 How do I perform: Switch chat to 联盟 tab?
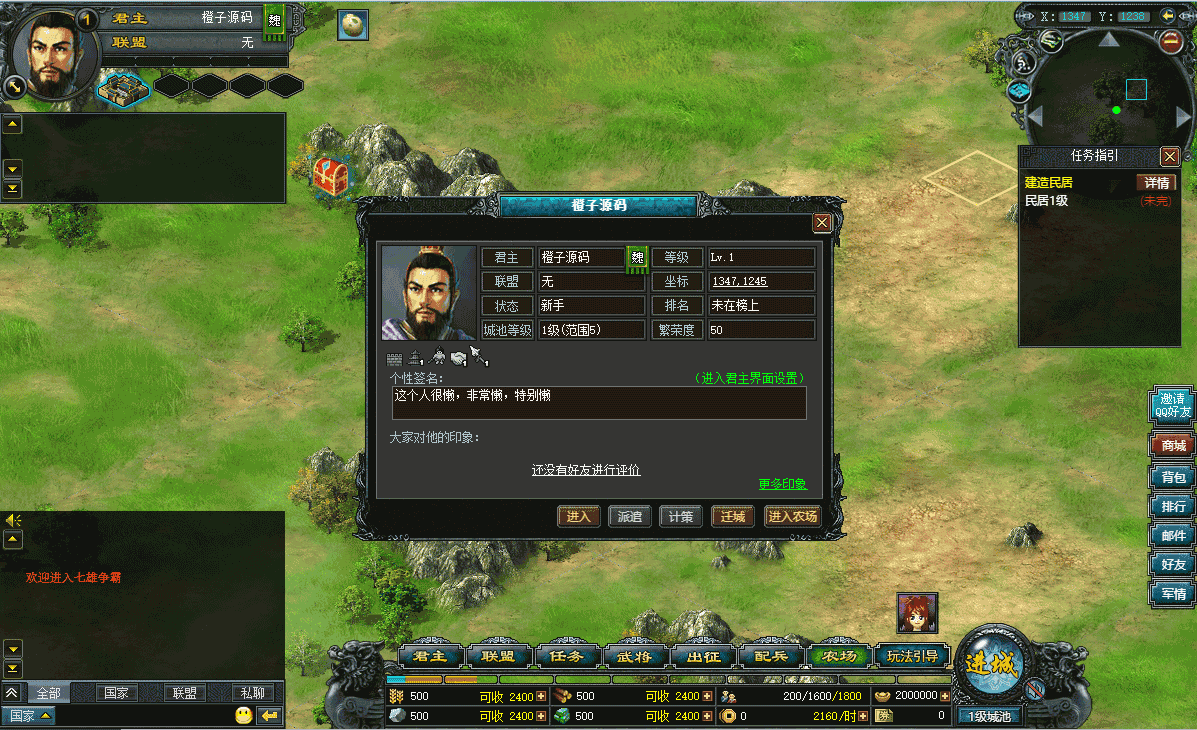point(184,693)
